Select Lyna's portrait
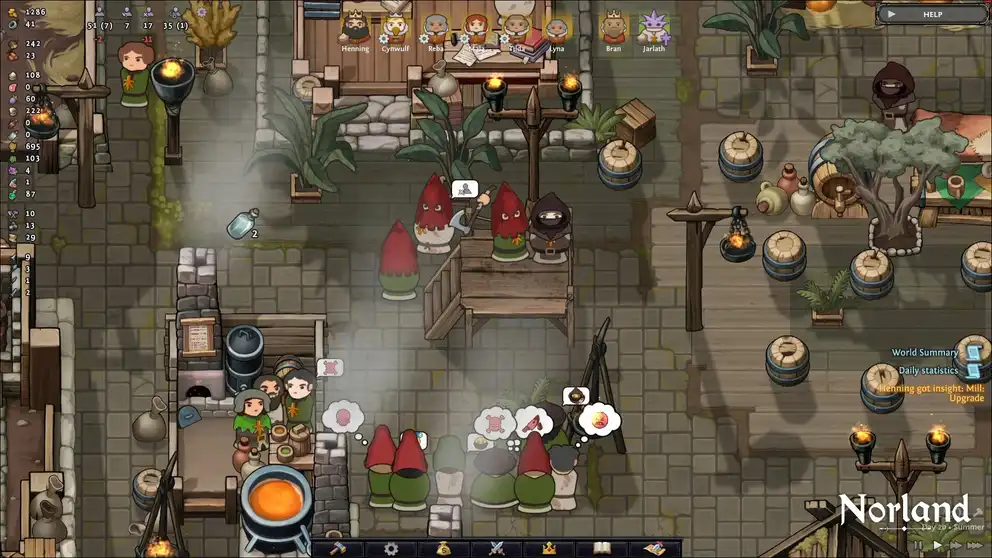 point(556,27)
